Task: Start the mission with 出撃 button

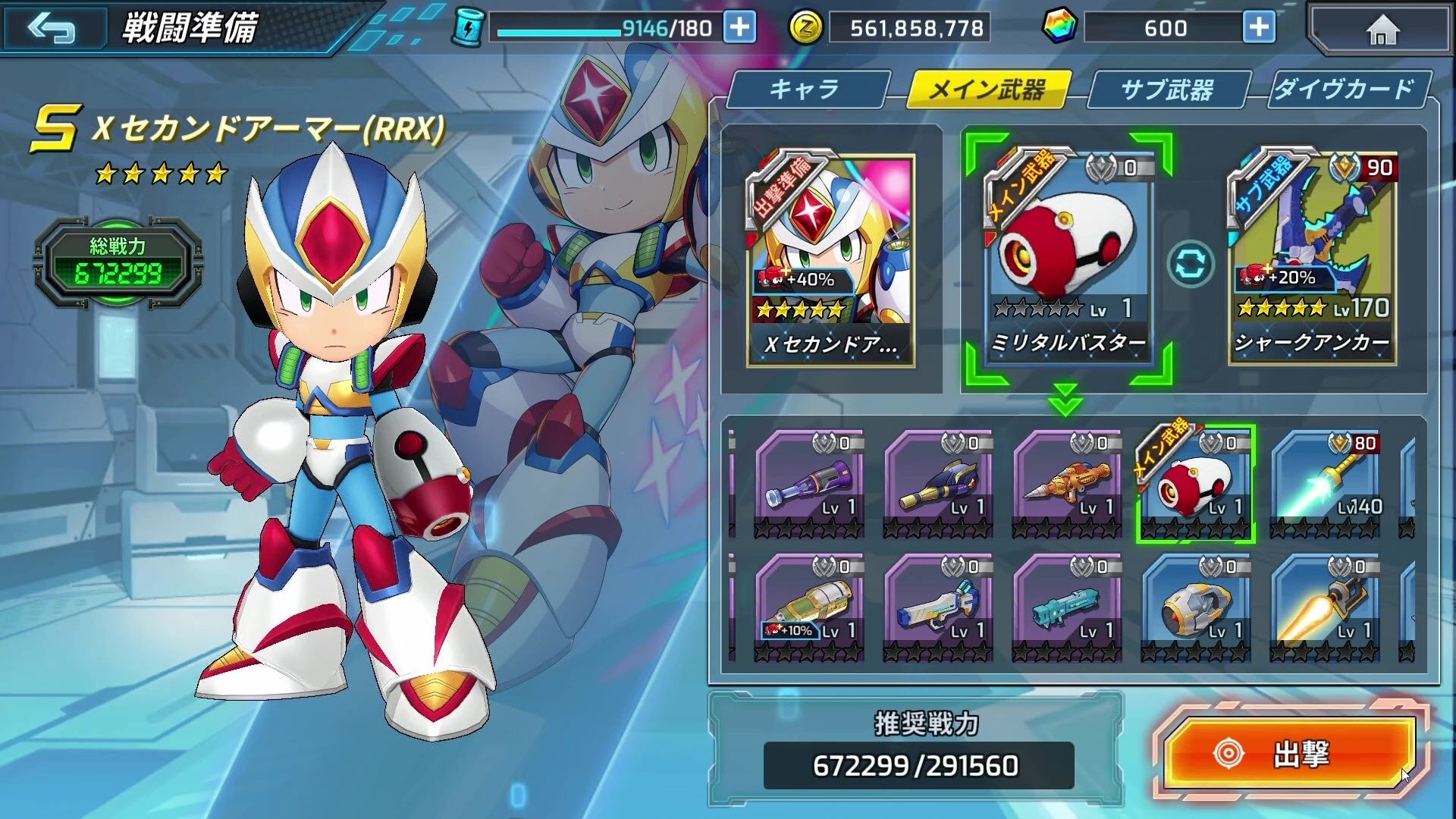Action: click(1289, 753)
